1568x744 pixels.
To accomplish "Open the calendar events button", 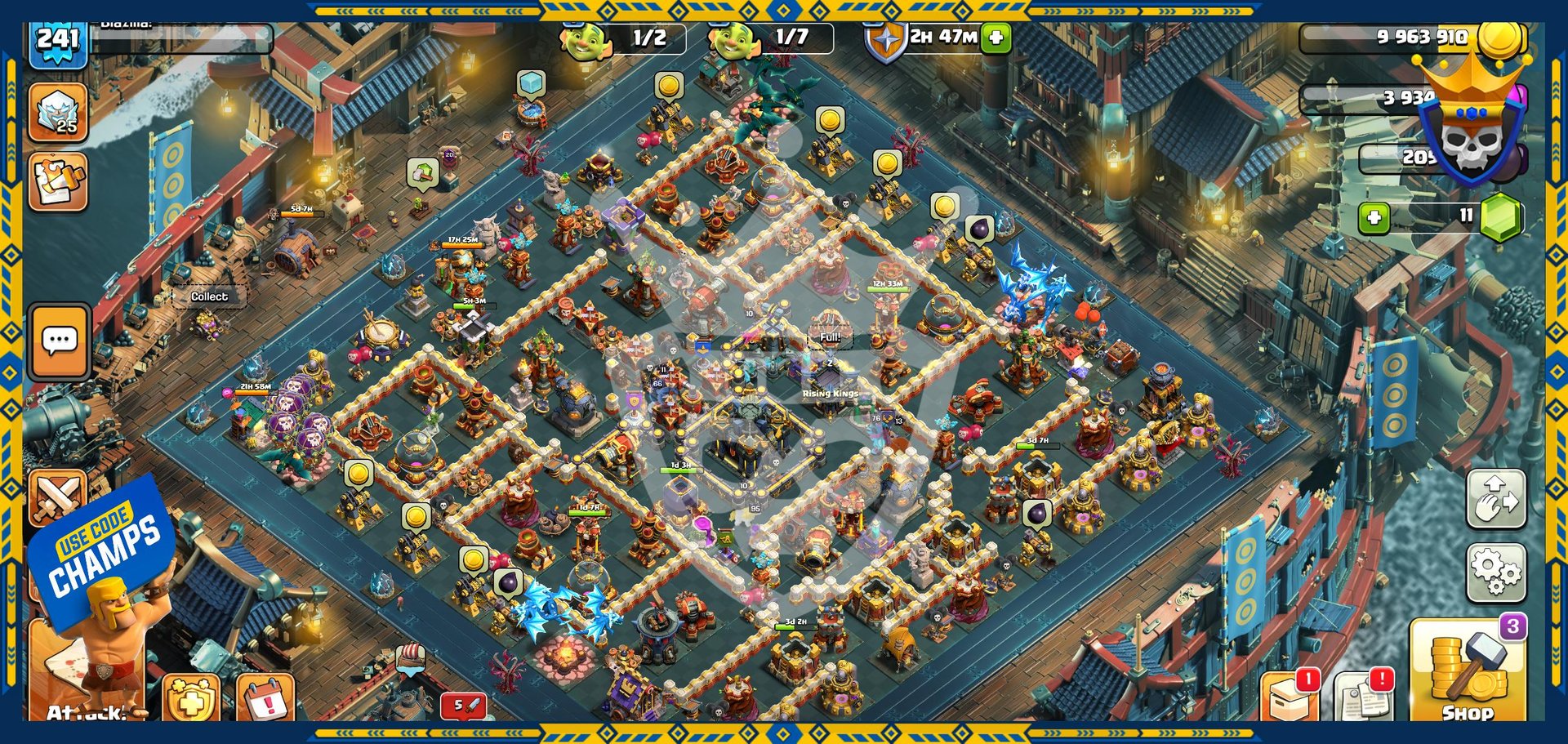I will click(x=265, y=699).
